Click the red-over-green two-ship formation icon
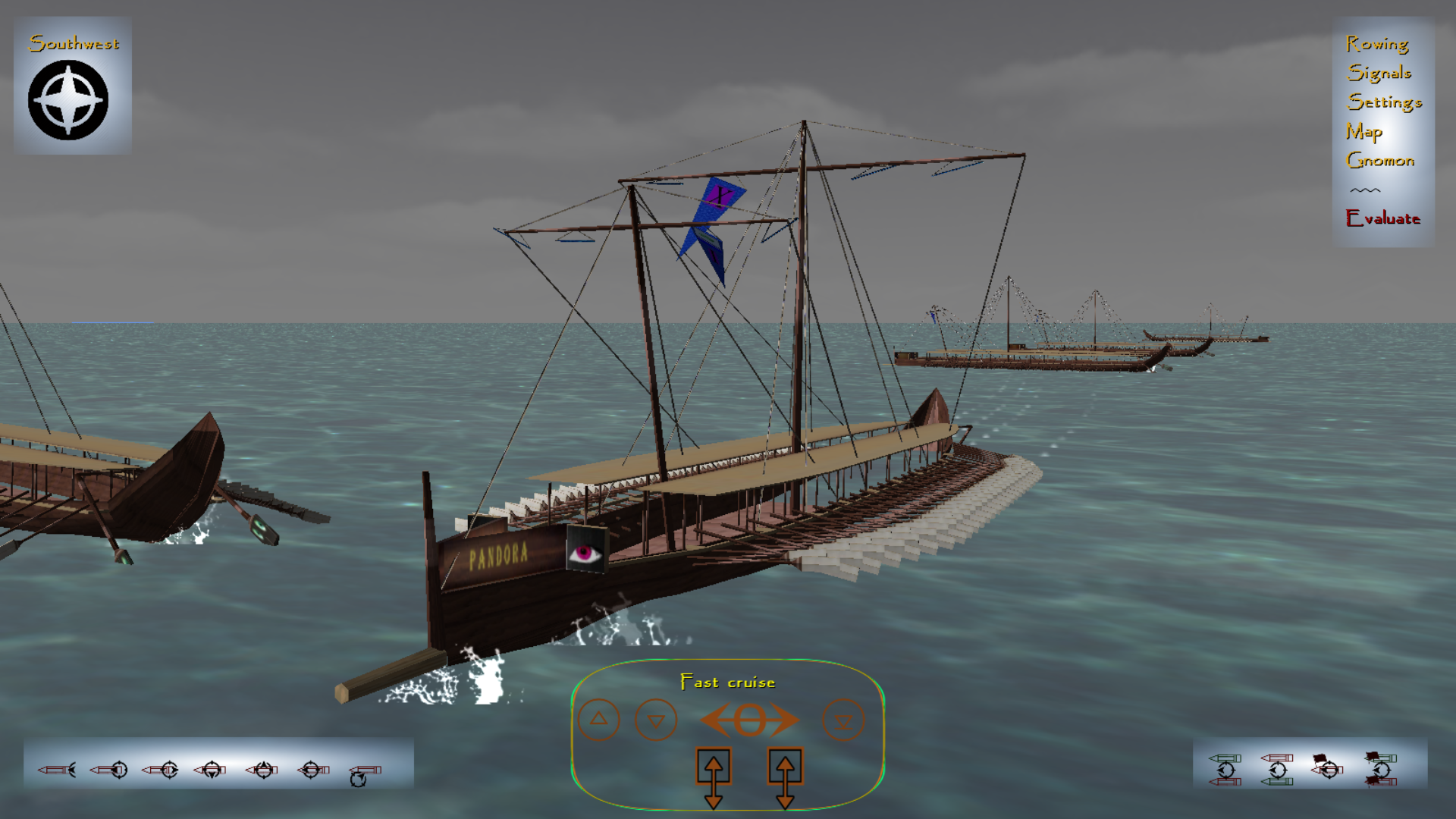Image resolution: width=1456 pixels, height=819 pixels. 1278,769
